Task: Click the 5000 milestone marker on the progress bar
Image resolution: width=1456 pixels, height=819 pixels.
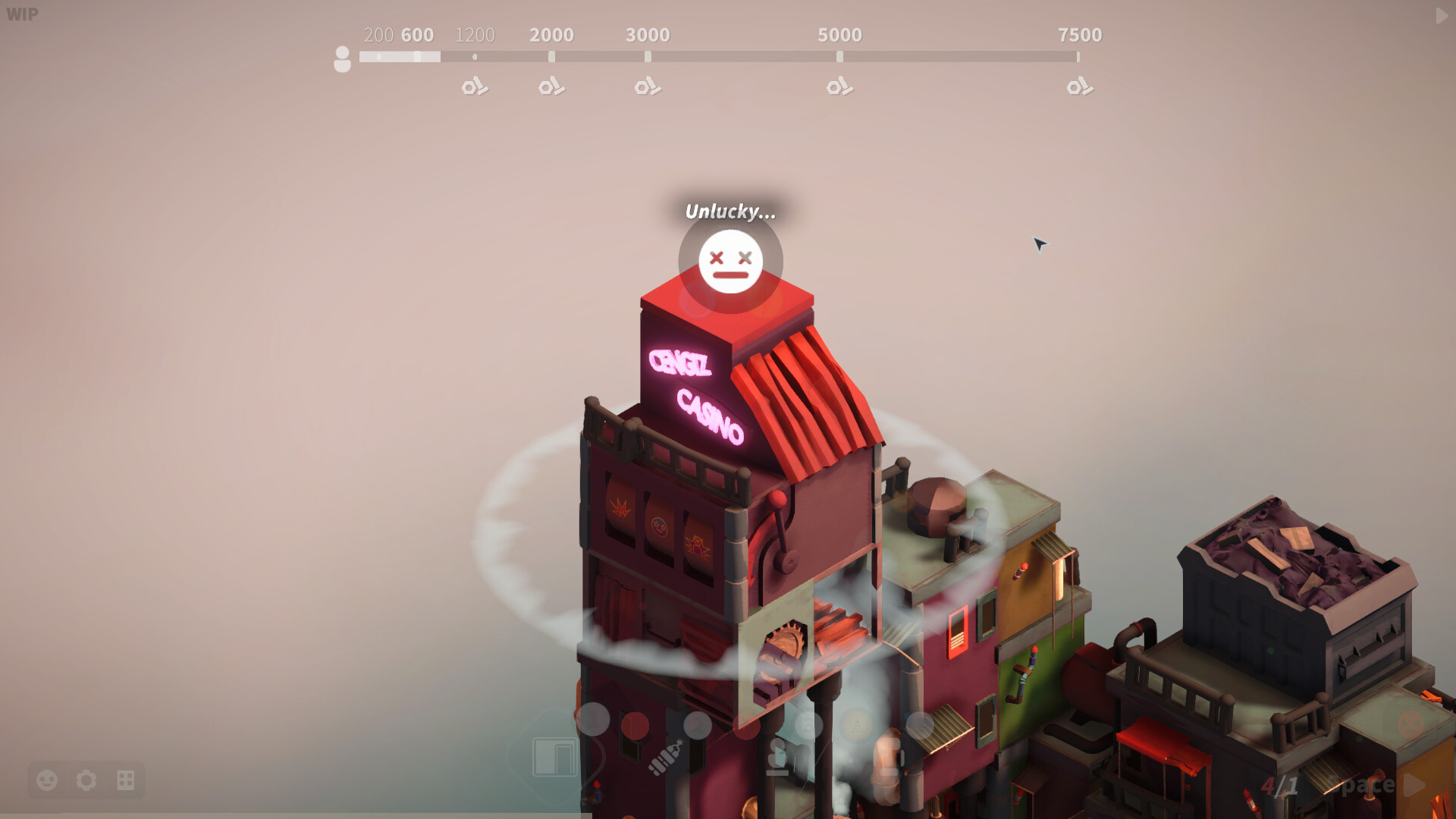Action: (839, 55)
